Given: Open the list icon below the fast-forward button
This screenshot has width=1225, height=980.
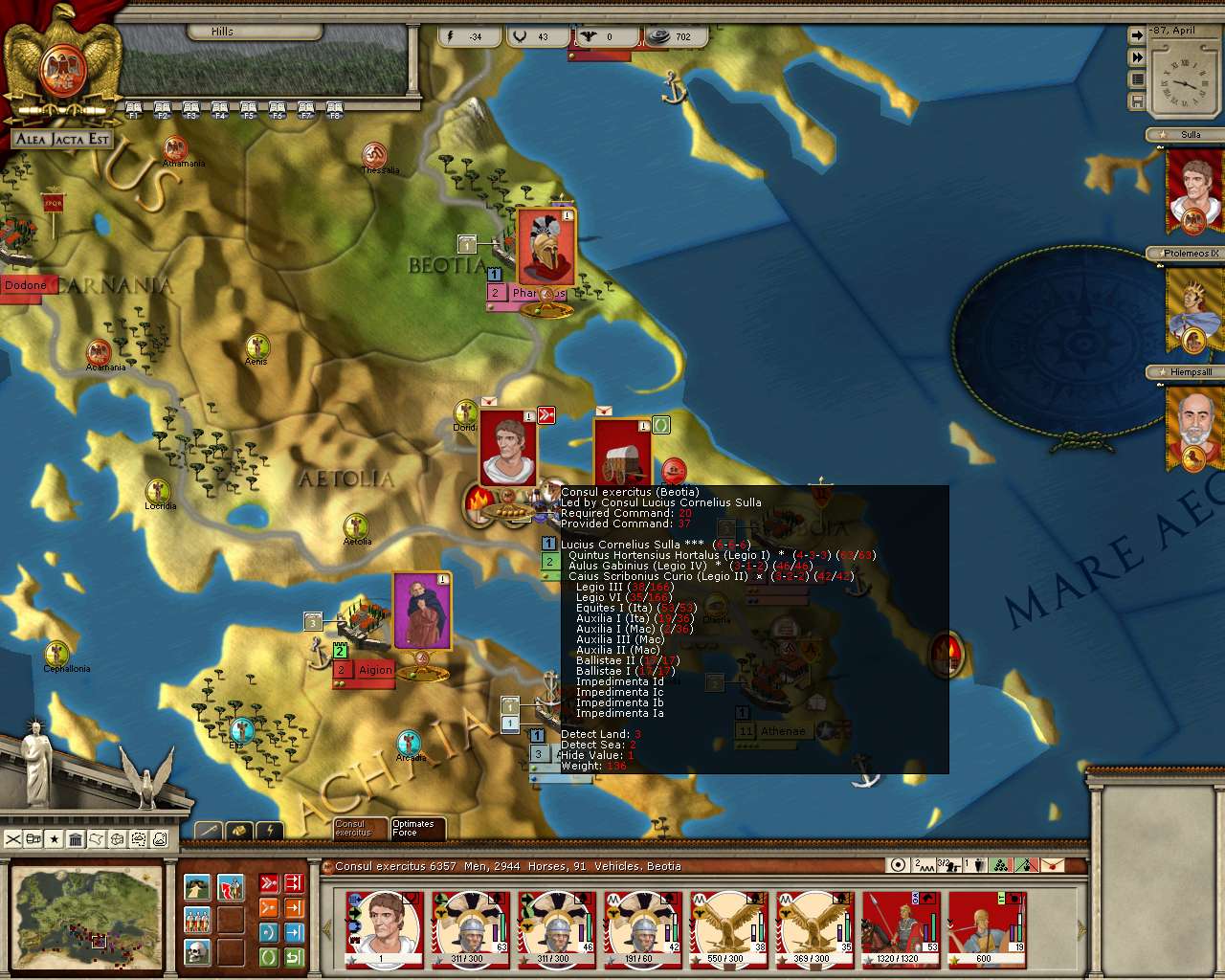Looking at the screenshot, I should tap(1137, 79).
